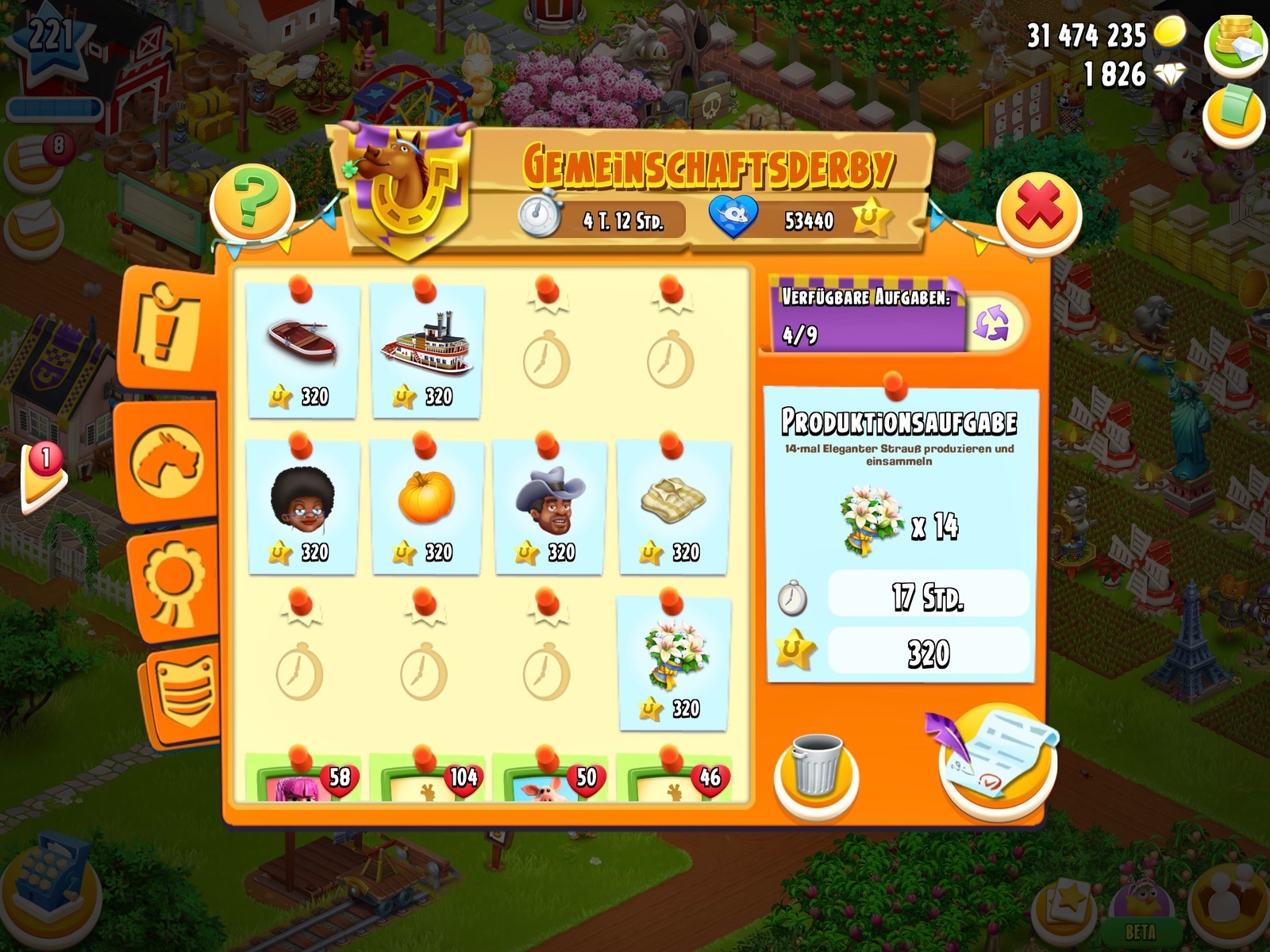Pick the pumpkin task card
Viewport: 1270px width, 952px height.
pos(426,506)
